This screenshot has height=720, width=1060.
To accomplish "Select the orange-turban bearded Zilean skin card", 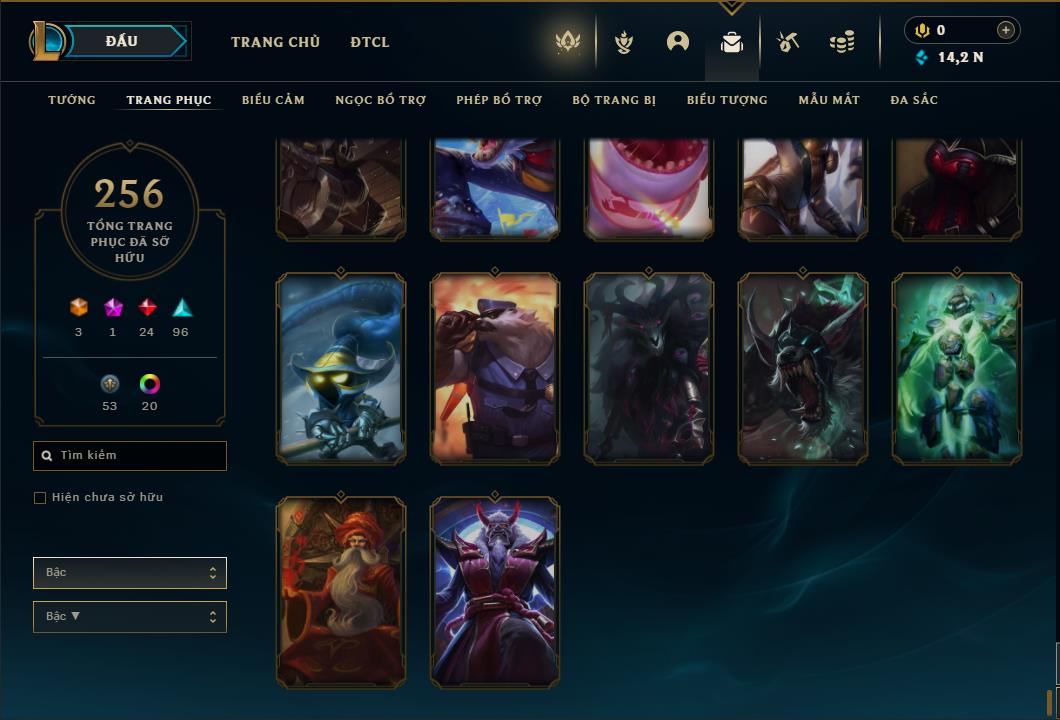I will [x=340, y=592].
